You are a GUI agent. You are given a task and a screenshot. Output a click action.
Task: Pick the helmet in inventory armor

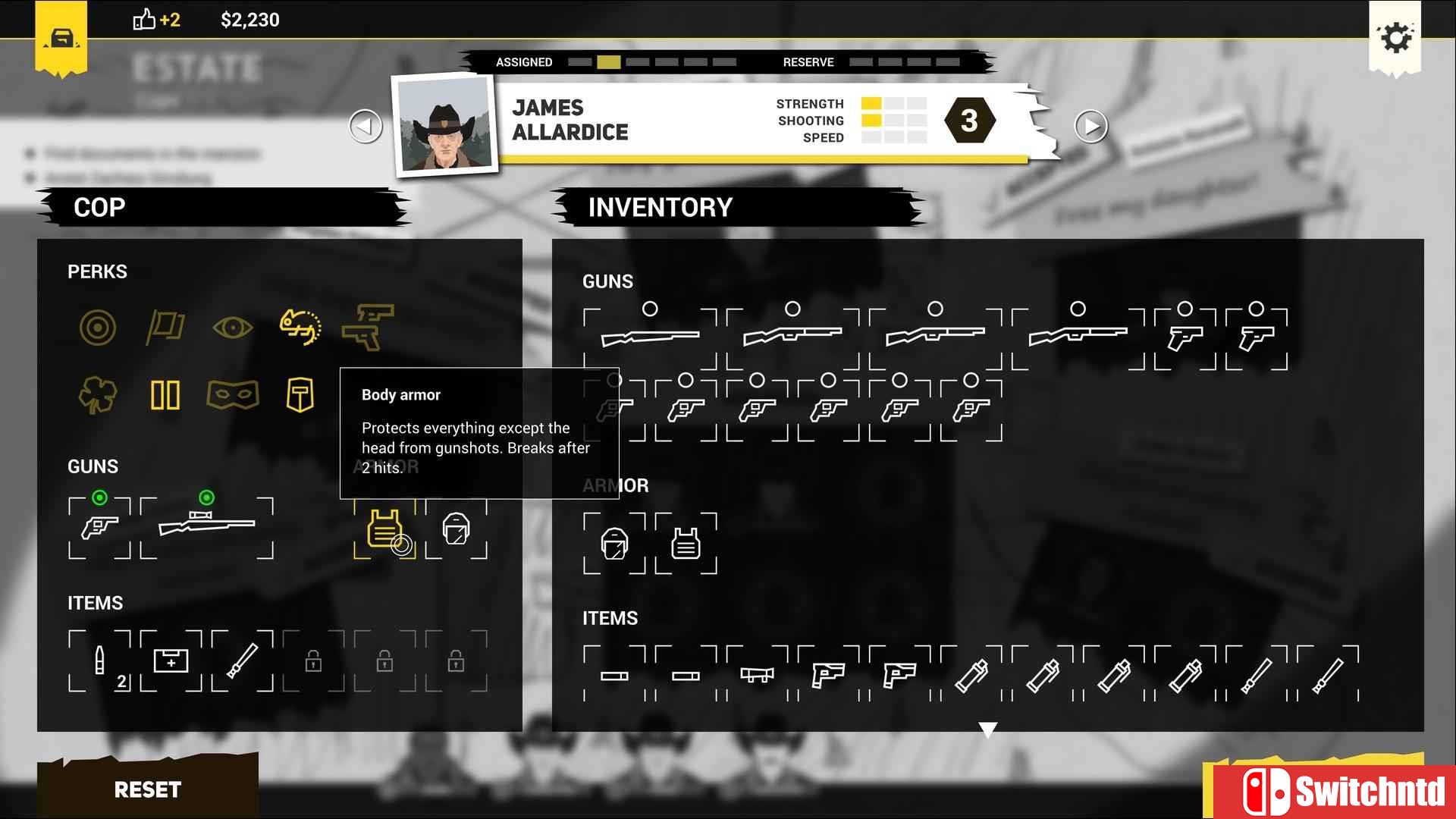click(x=614, y=544)
